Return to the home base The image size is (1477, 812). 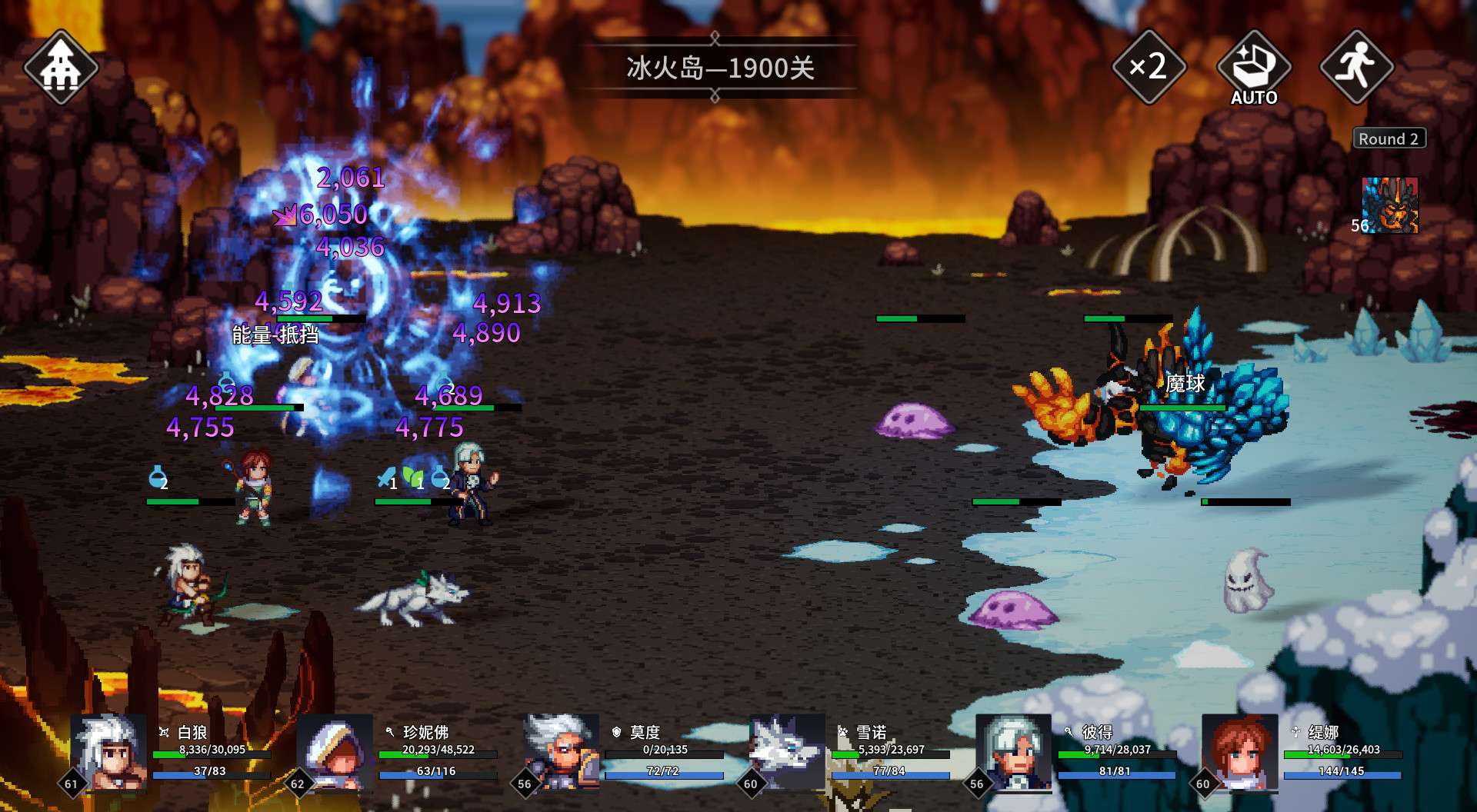[x=61, y=68]
